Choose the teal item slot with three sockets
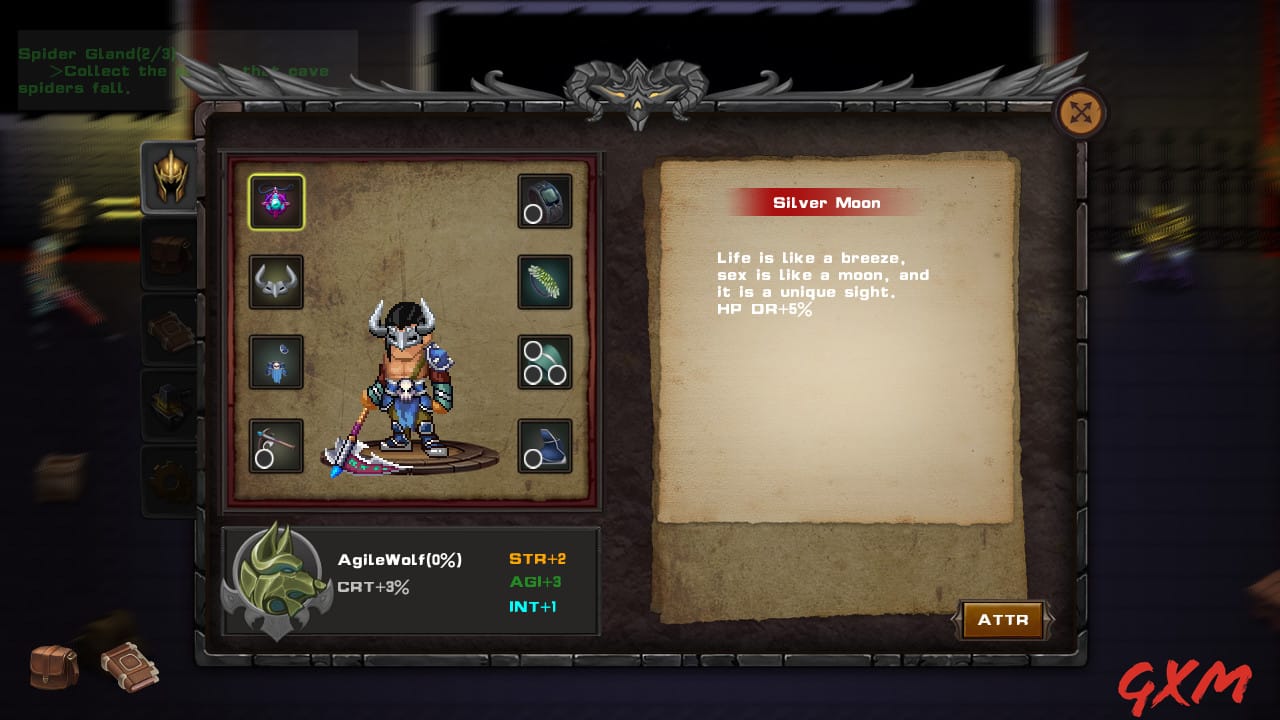The width and height of the screenshot is (1280, 720). tap(545, 362)
